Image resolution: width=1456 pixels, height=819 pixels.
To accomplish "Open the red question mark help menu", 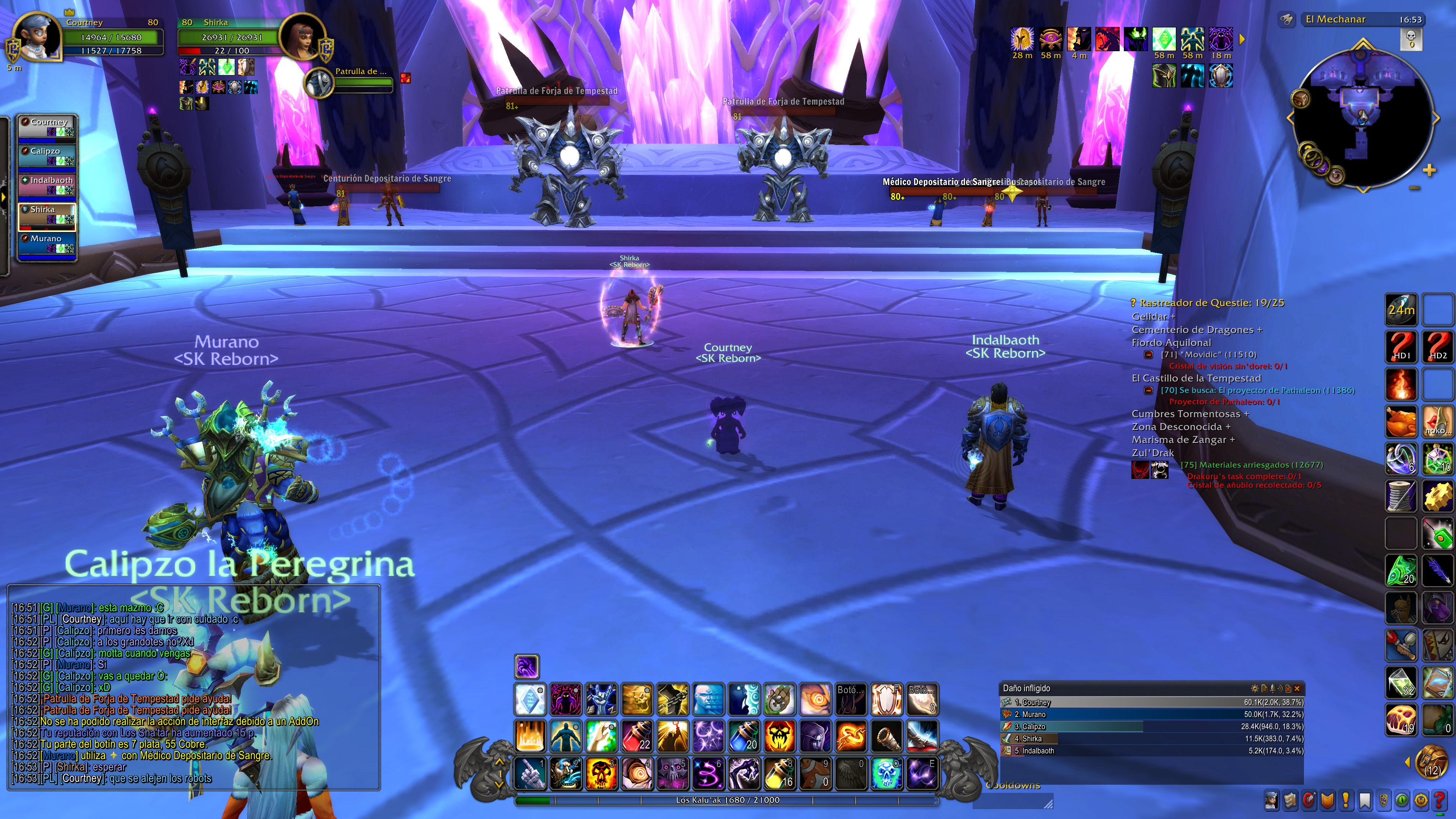I will 1440,800.
